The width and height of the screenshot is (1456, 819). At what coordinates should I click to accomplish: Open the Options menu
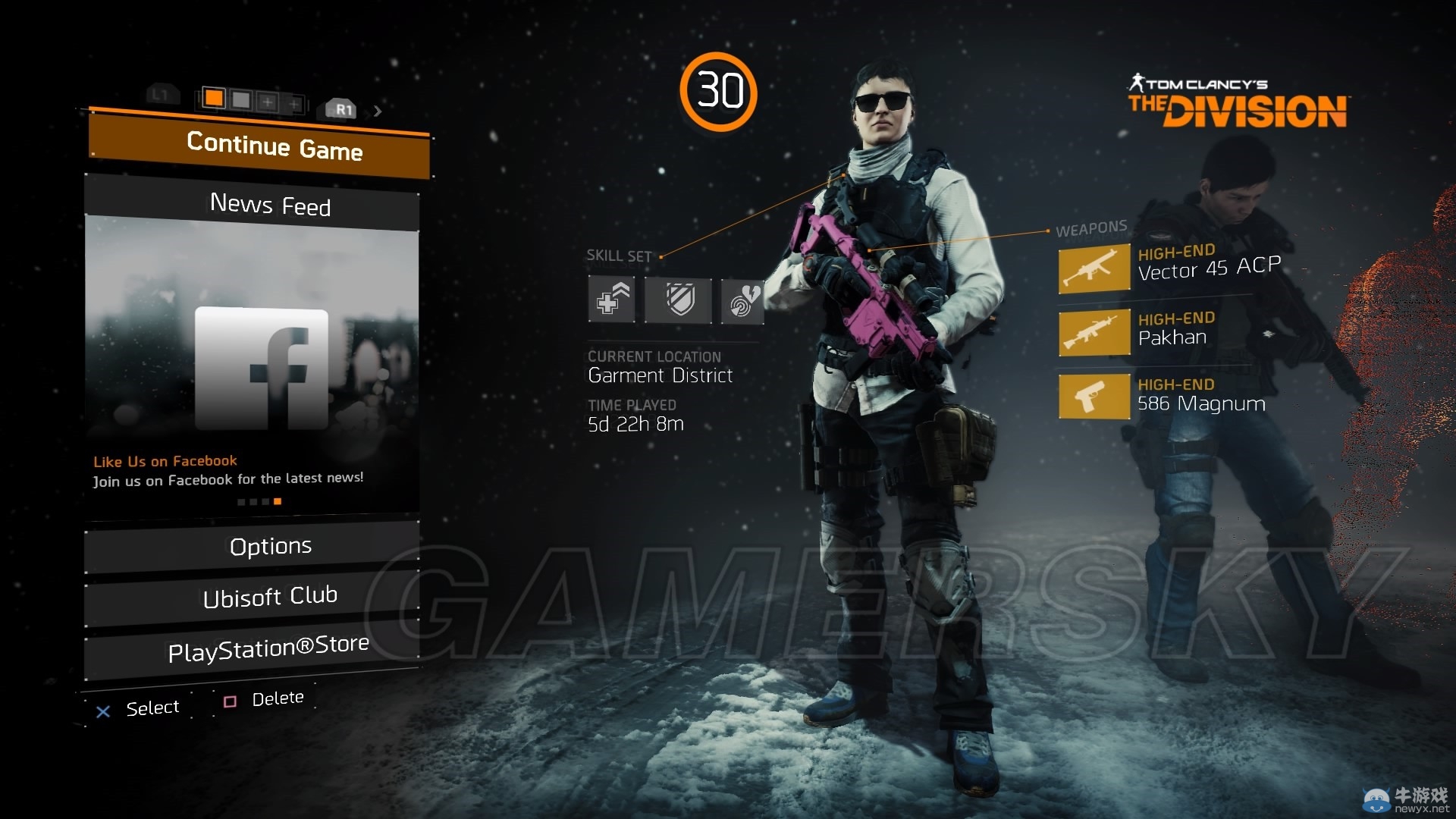point(270,546)
